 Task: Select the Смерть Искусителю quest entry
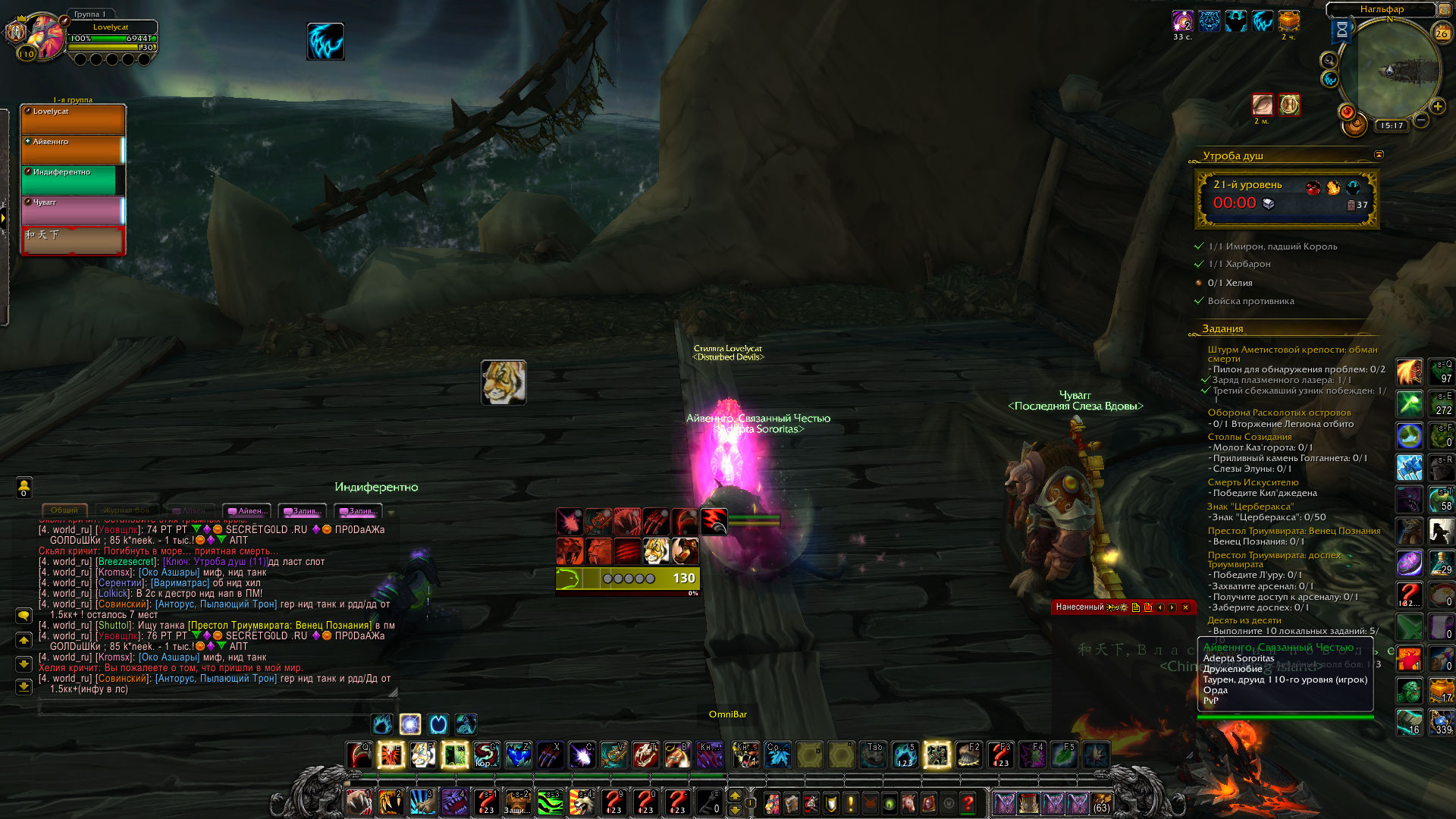1253,482
